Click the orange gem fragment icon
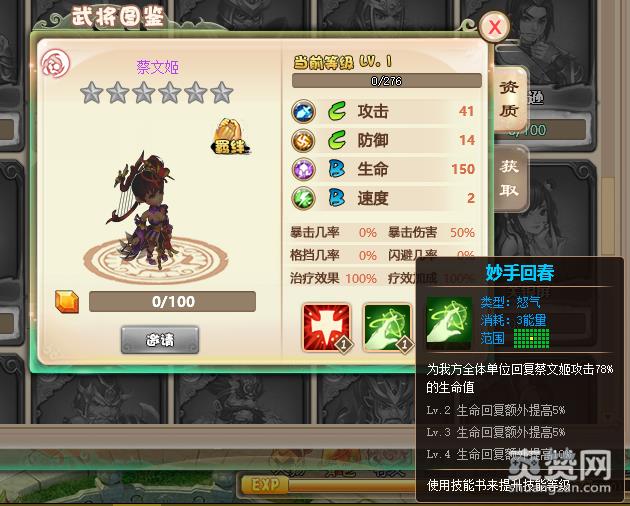The width and height of the screenshot is (630, 506). tap(67, 301)
